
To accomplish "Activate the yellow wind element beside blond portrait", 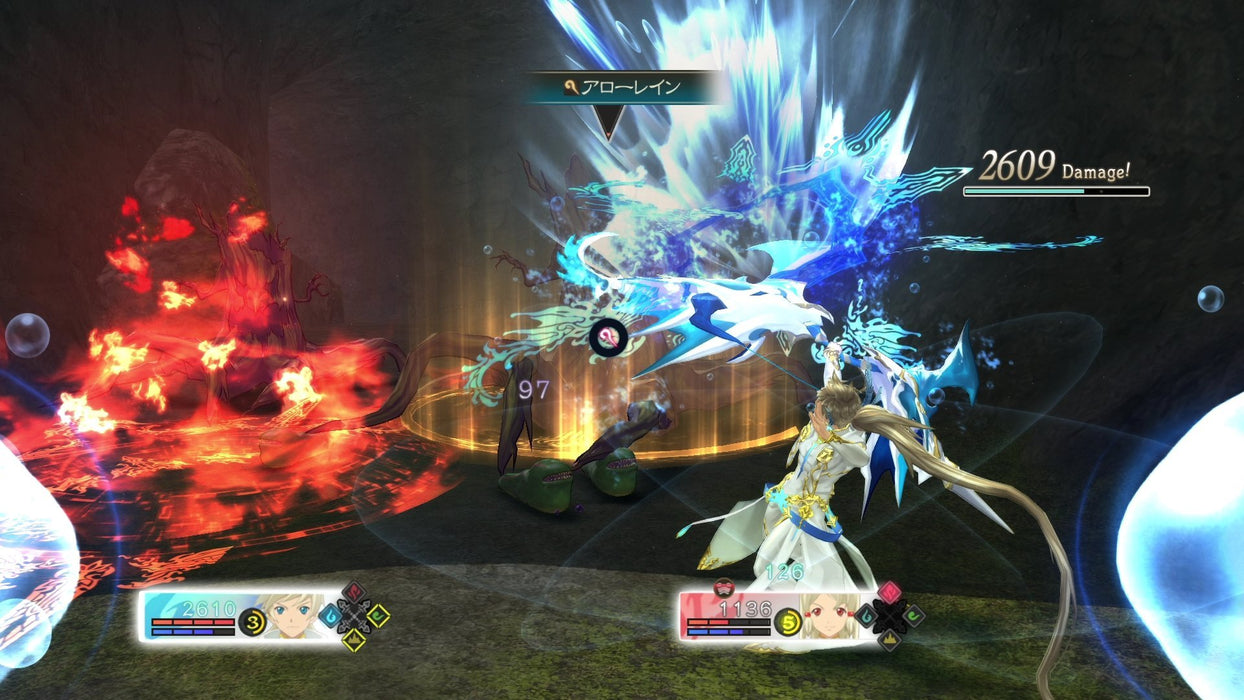I will coord(377,616).
